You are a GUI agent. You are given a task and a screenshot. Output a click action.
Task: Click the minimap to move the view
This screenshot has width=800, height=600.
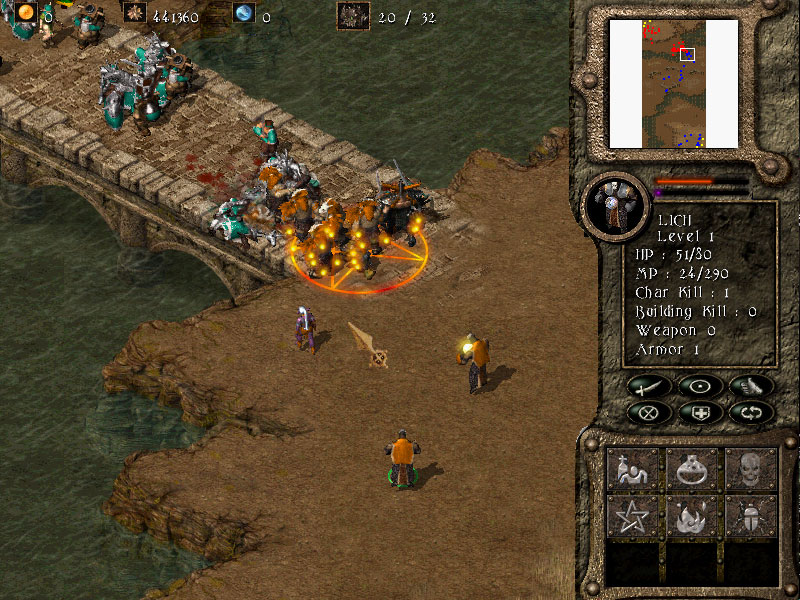tap(673, 83)
